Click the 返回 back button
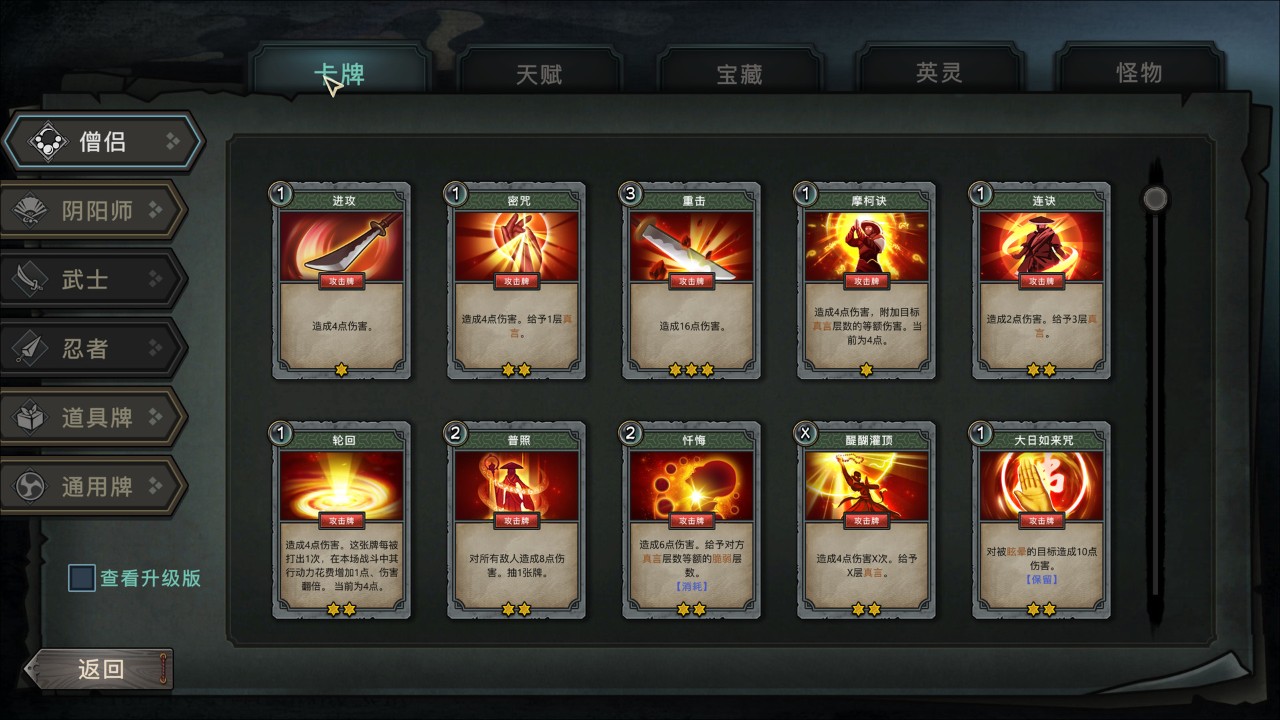This screenshot has width=1280, height=720. (100, 669)
